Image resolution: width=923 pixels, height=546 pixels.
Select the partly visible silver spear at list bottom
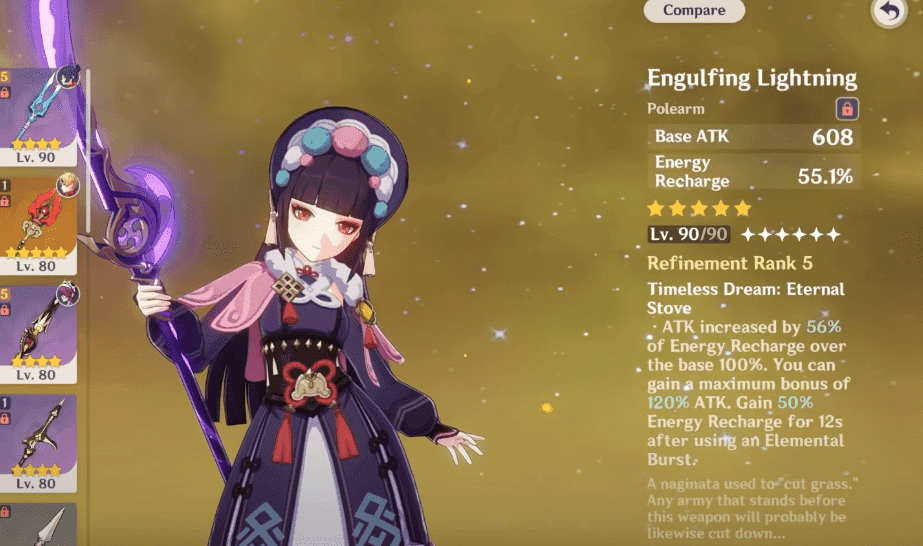(x=38, y=525)
